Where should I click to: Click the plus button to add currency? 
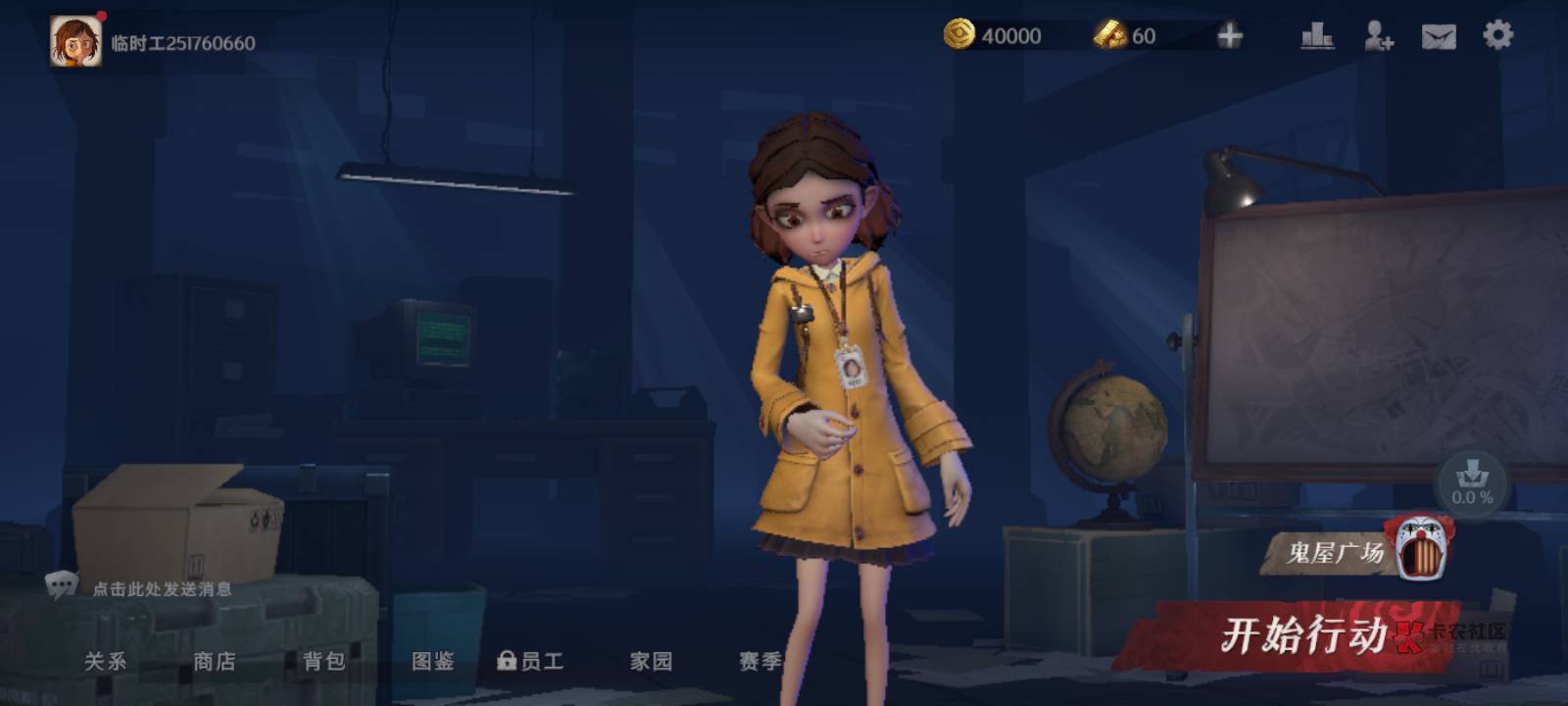pos(1229,36)
